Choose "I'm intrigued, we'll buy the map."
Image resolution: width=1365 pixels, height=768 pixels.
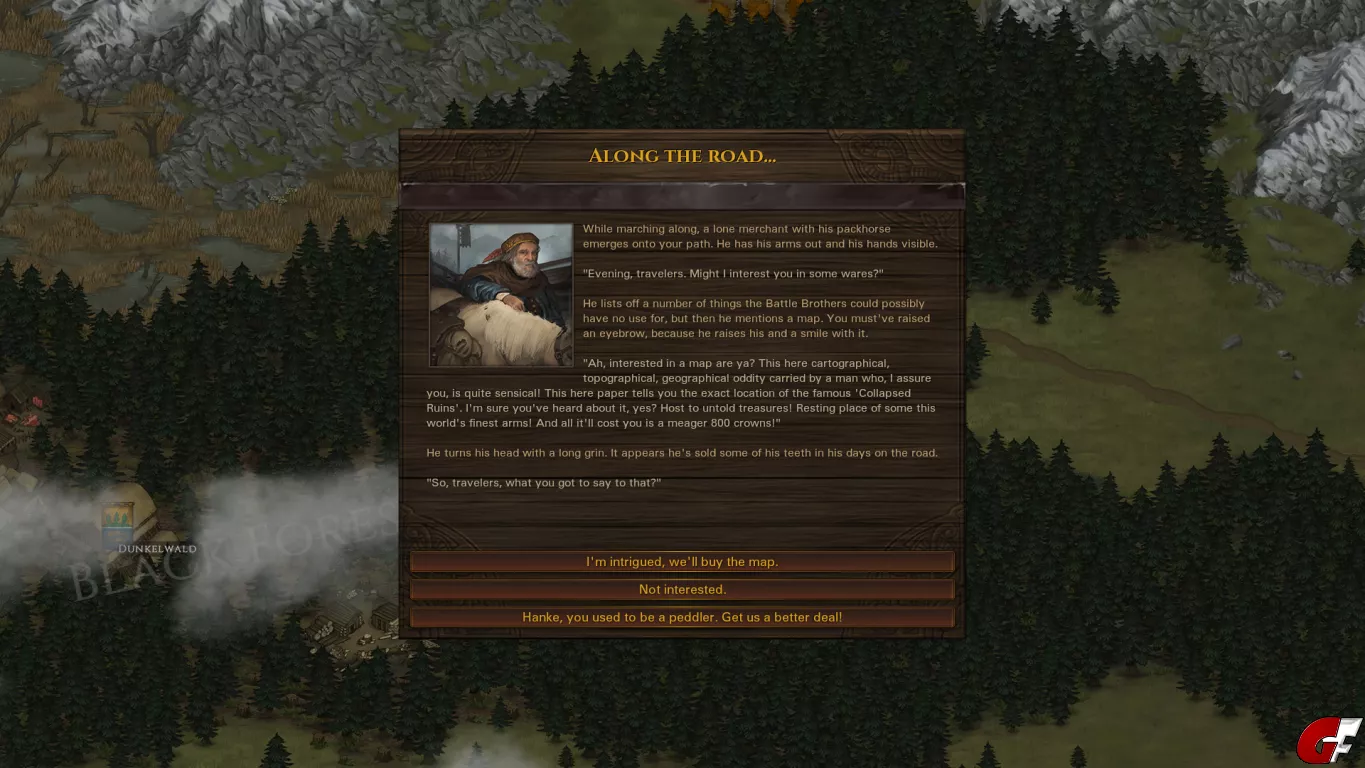point(682,562)
